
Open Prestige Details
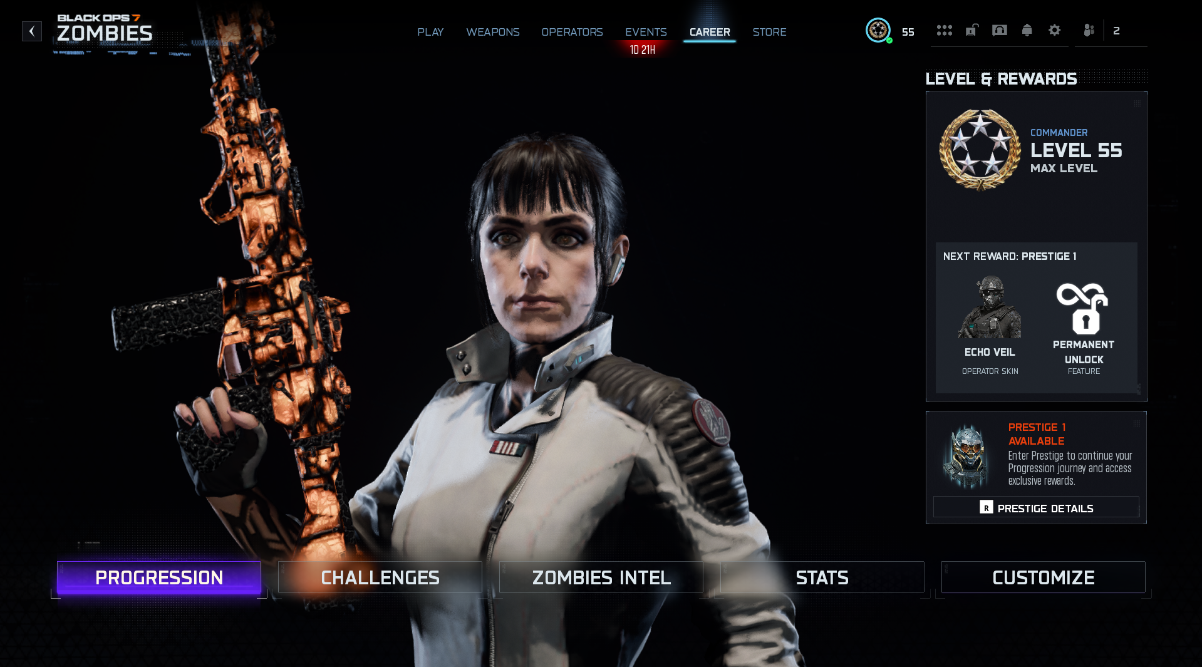(x=1036, y=508)
